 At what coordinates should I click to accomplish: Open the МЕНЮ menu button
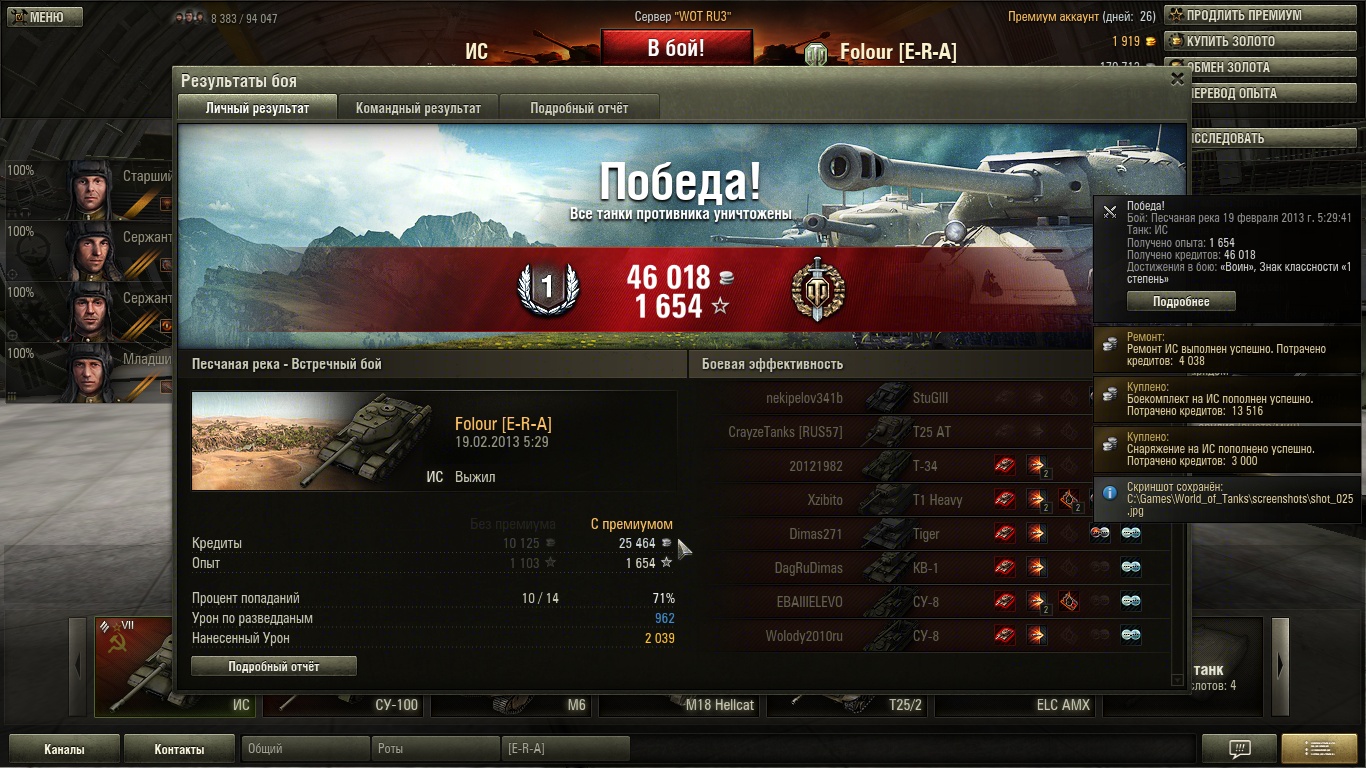click(x=42, y=17)
